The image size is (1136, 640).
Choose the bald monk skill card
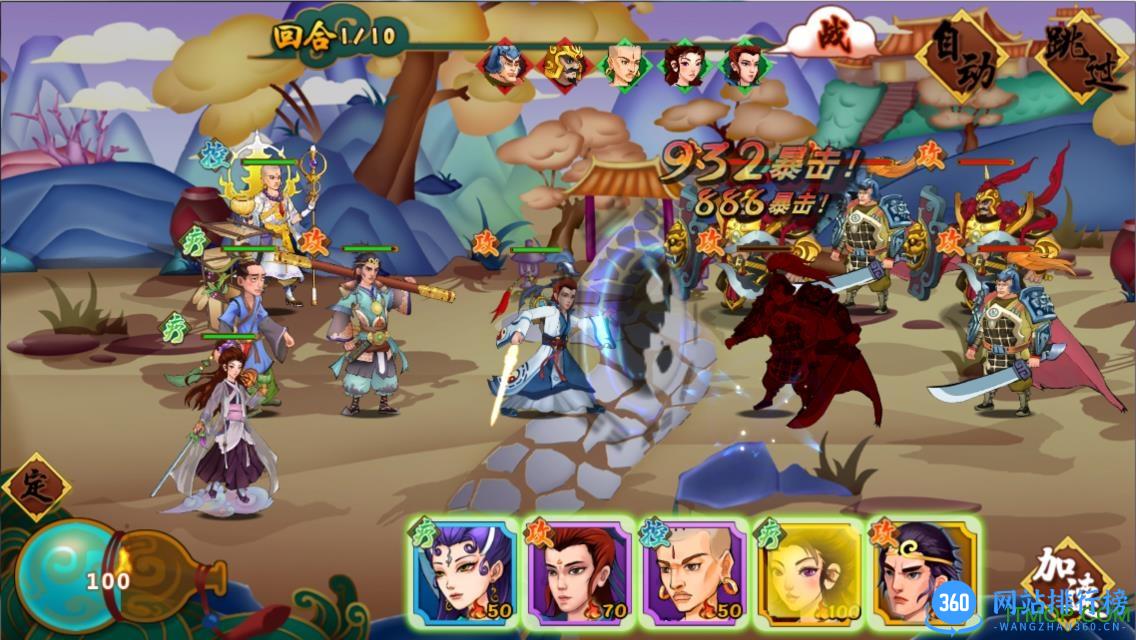coord(692,572)
